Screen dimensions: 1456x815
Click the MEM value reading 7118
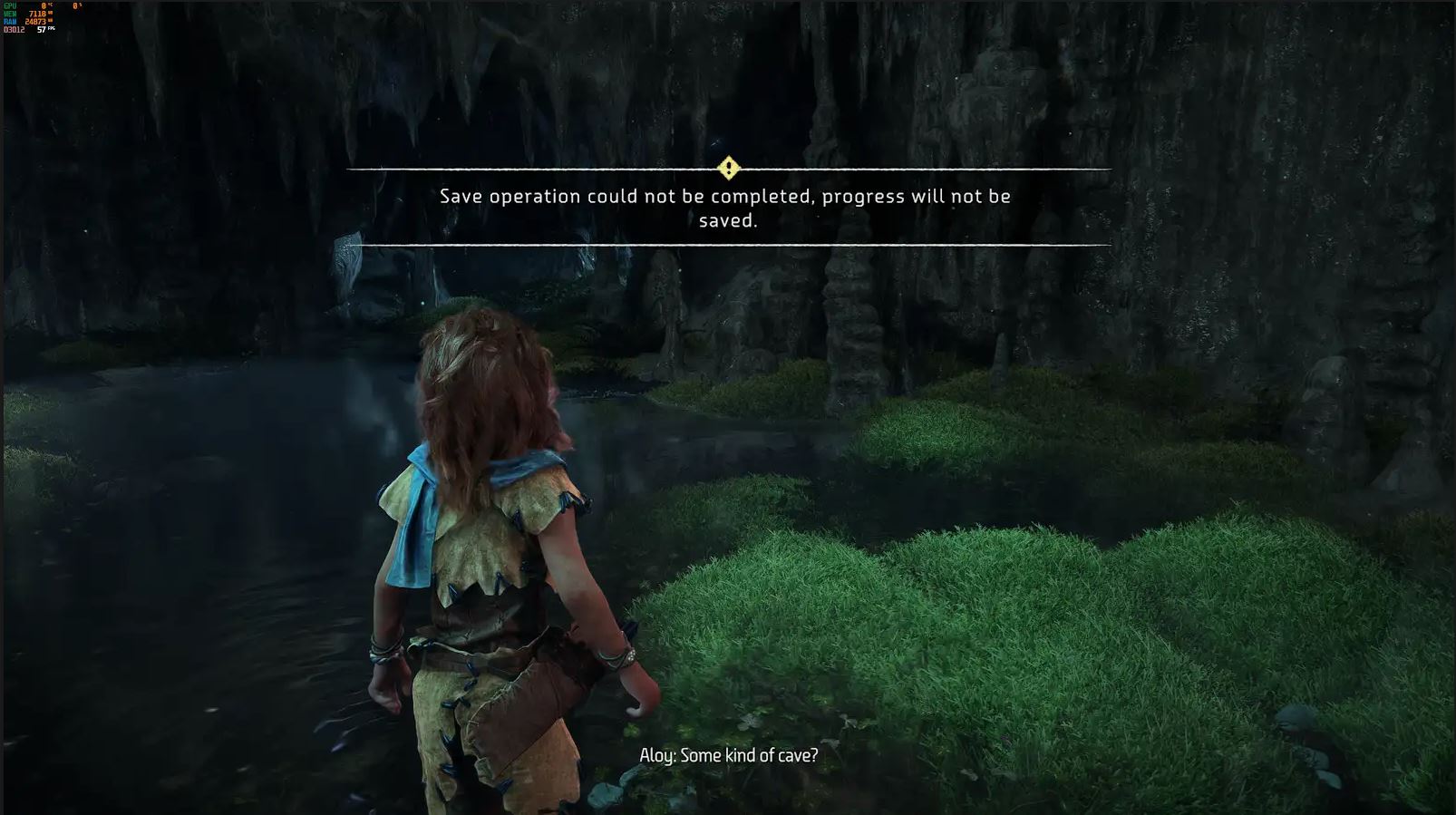point(38,15)
